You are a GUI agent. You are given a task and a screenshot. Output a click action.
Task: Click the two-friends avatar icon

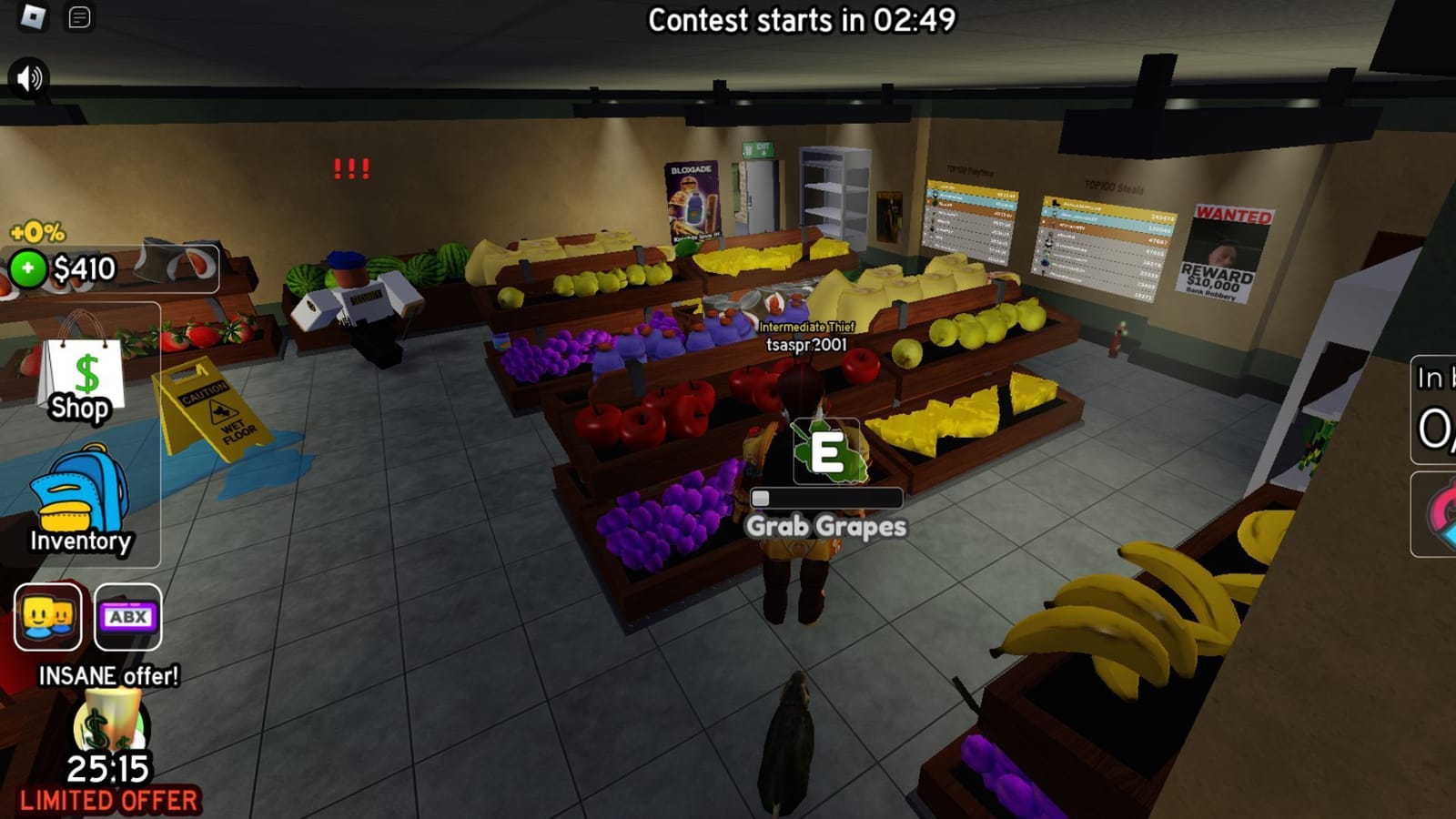(49, 619)
